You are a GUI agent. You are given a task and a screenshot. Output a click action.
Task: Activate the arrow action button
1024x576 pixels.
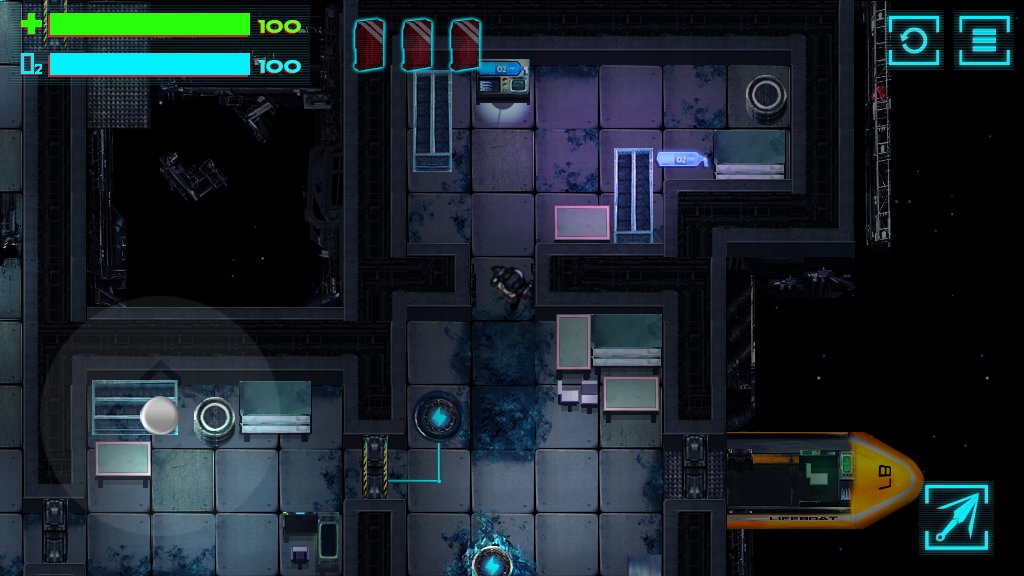956,517
